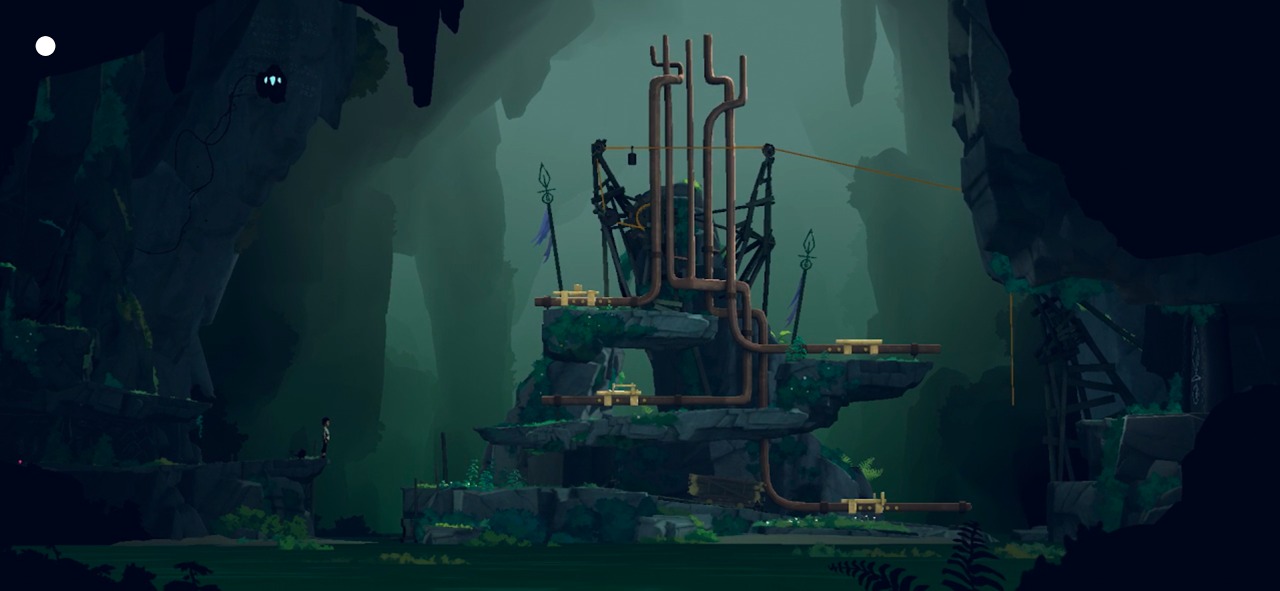1280x591 pixels.
Task: Click the white circle HUD icon
Action: [46, 46]
